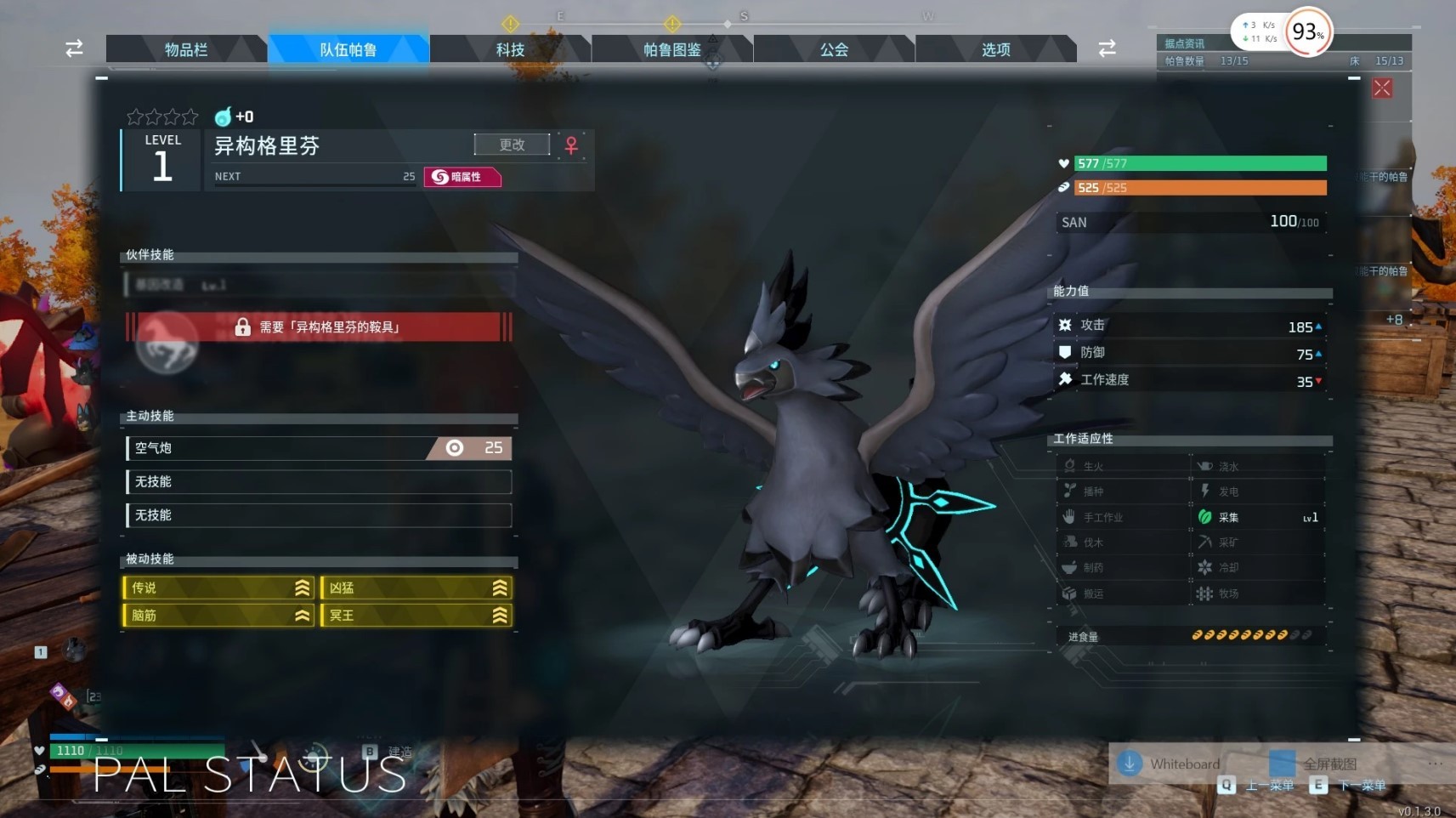The height and width of the screenshot is (818, 1456).
Task: Click the 暗属性 element tag
Action: click(x=462, y=177)
